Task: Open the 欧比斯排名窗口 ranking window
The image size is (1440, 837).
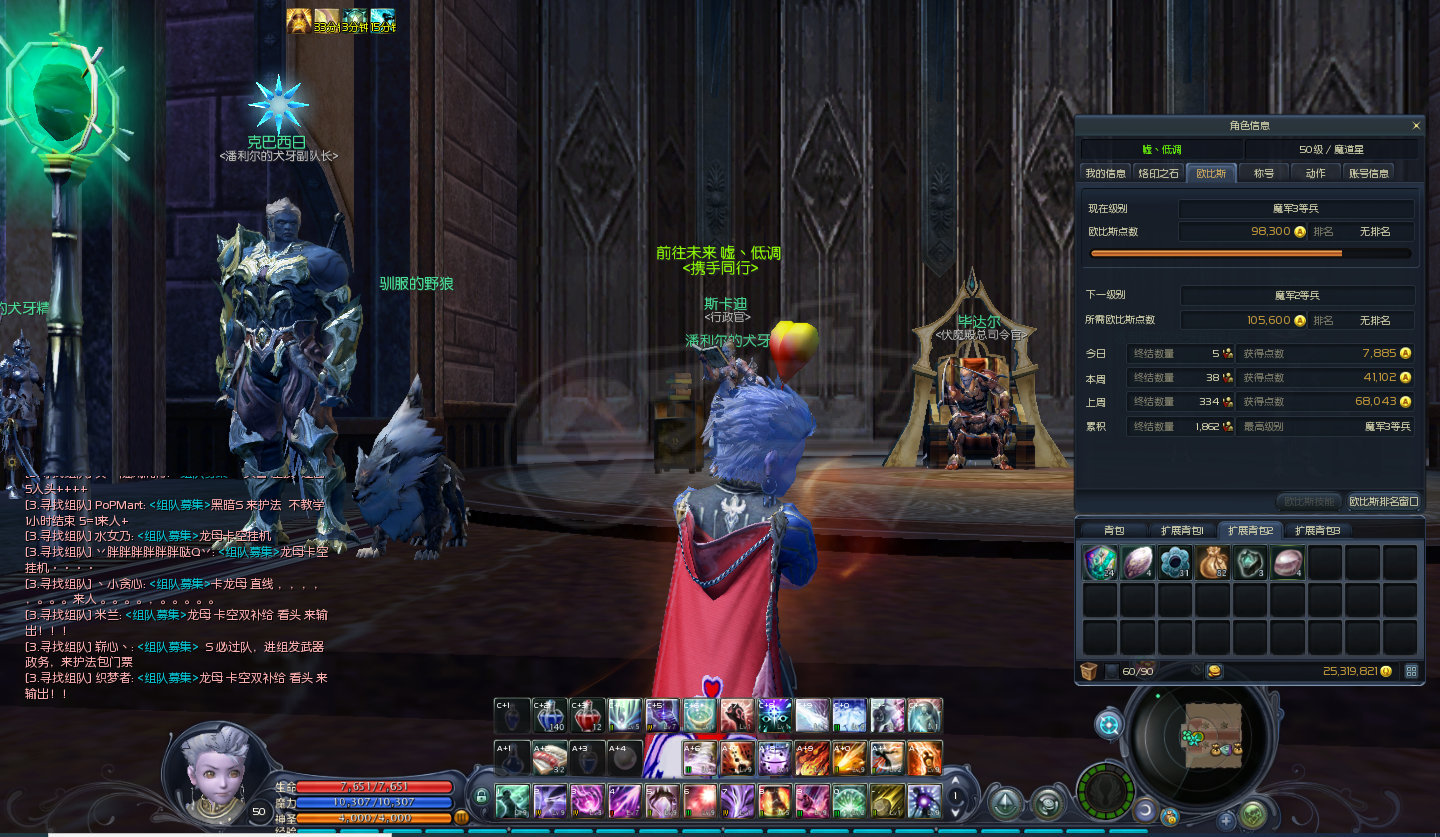Action: coord(1383,501)
